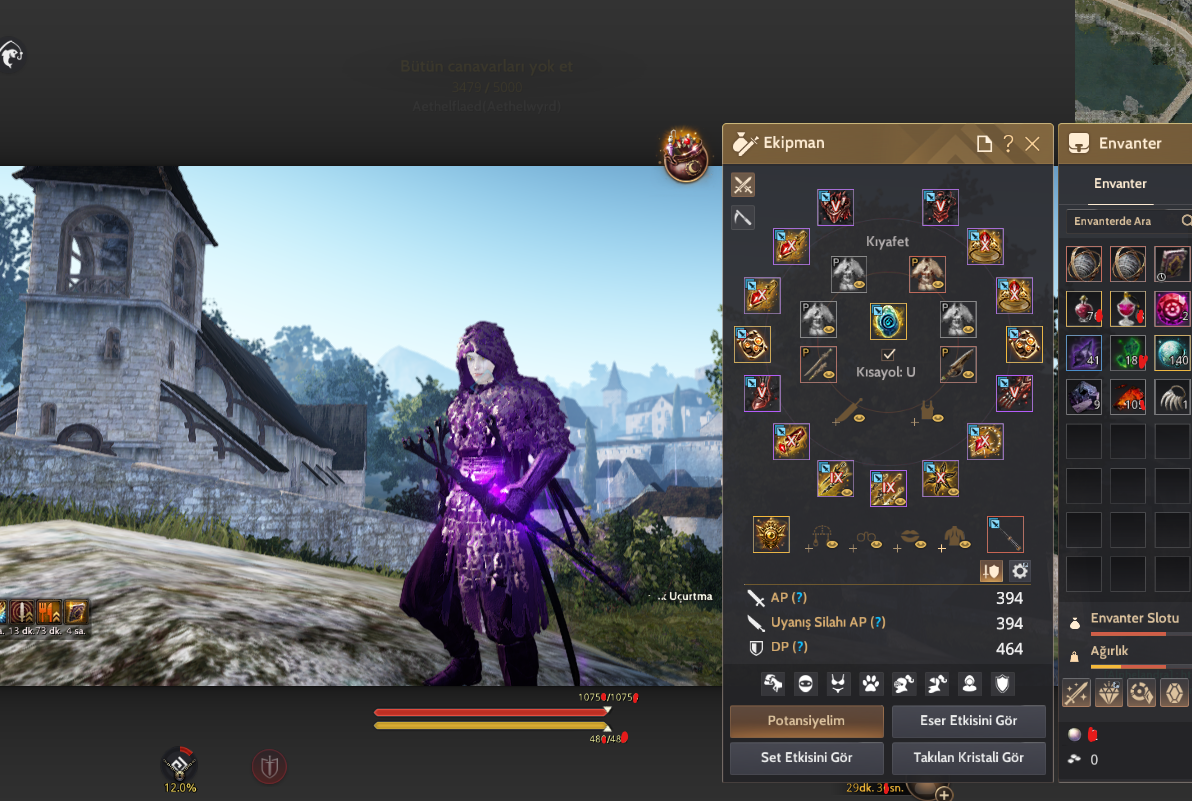The height and width of the screenshot is (801, 1192).
Task: Close the Ekipman equipment window
Action: click(x=1033, y=144)
